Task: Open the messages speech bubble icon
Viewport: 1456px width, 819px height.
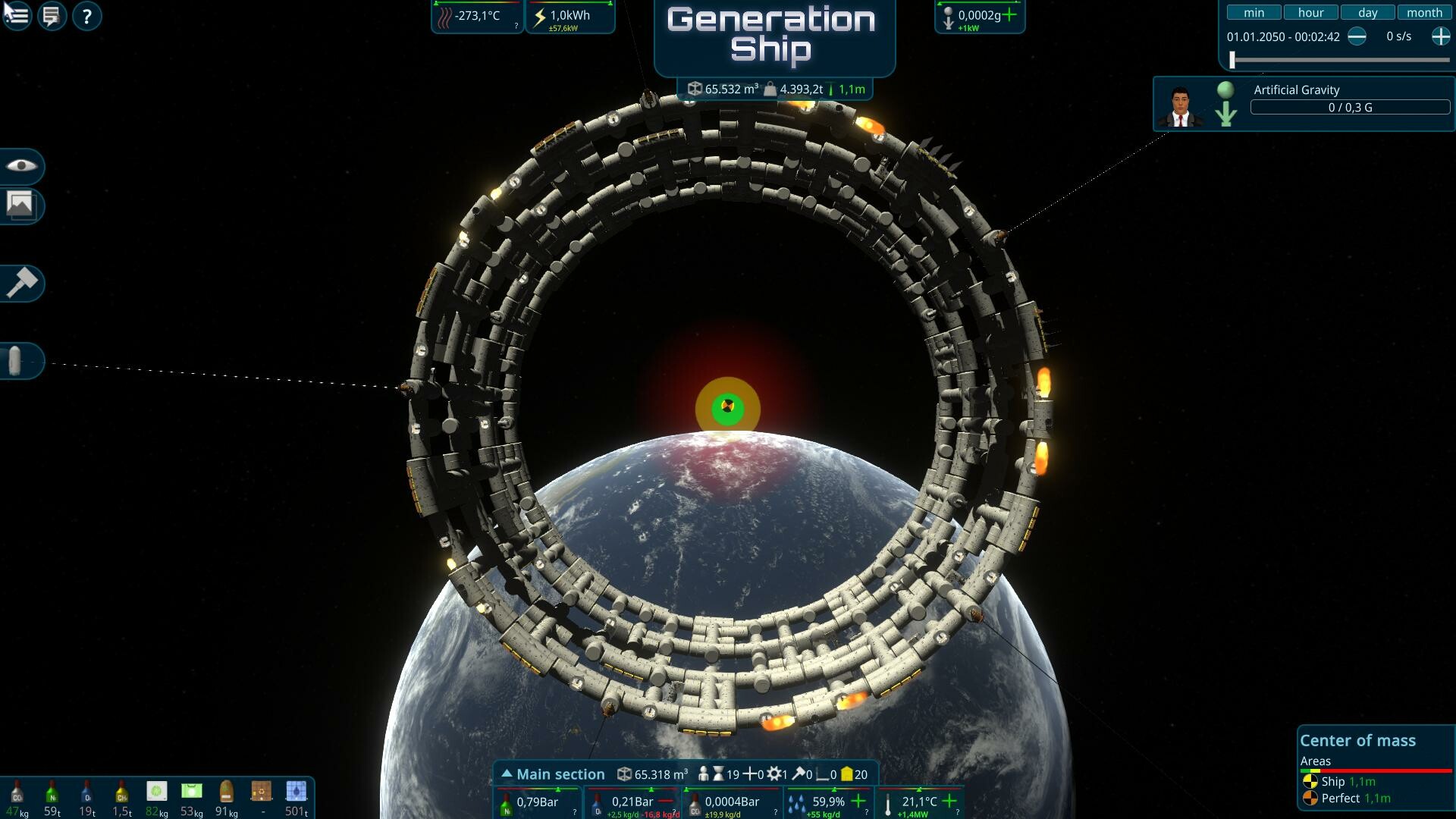Action: pos(51,16)
